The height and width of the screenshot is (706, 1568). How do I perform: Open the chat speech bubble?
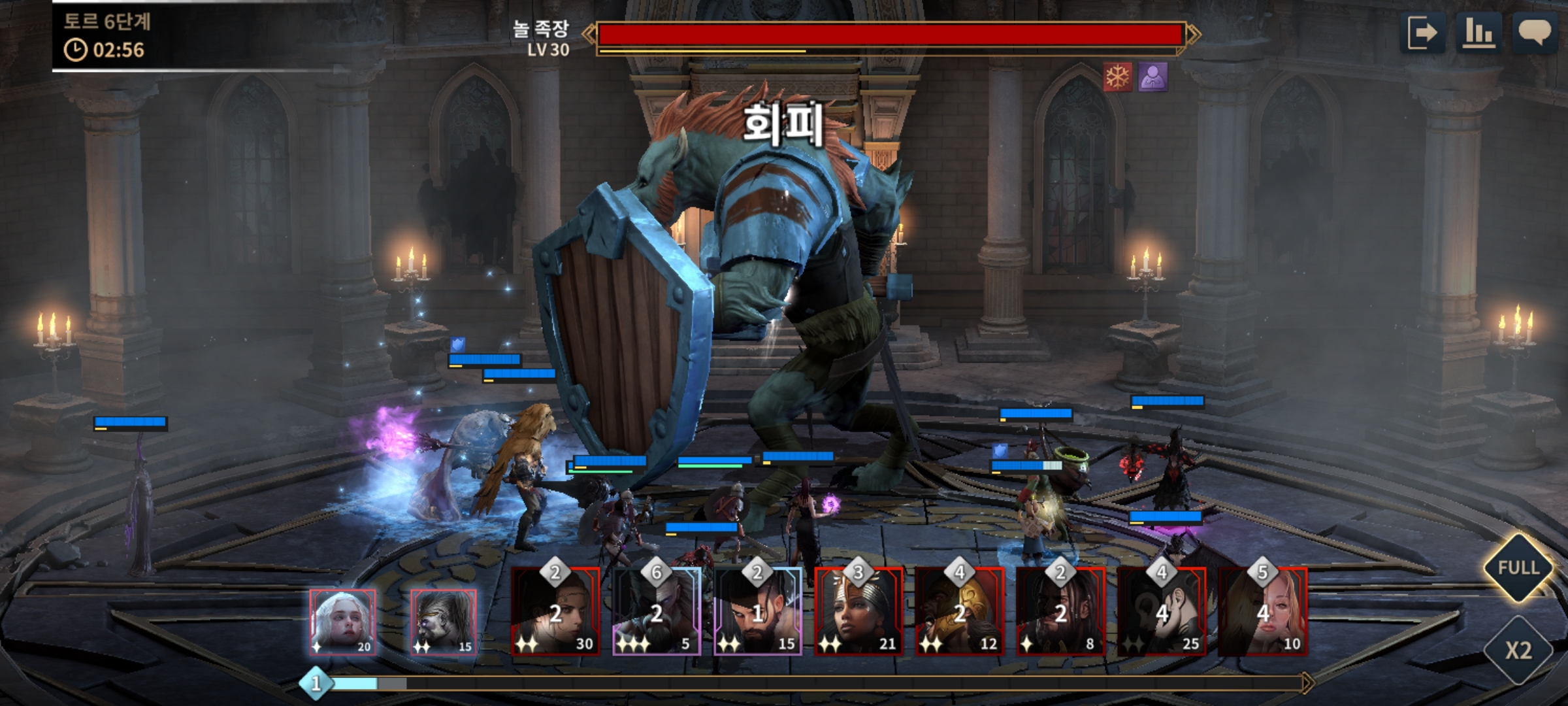(1534, 33)
